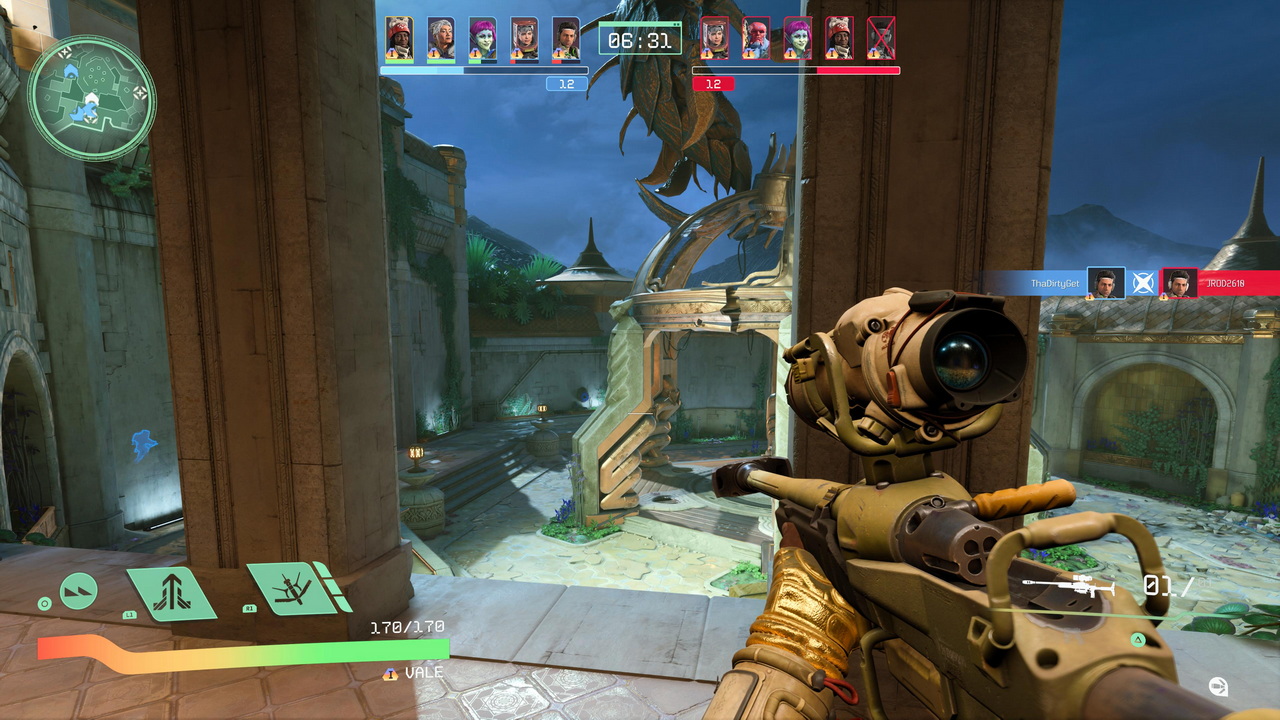Deploy the trip mine ability

294,588
